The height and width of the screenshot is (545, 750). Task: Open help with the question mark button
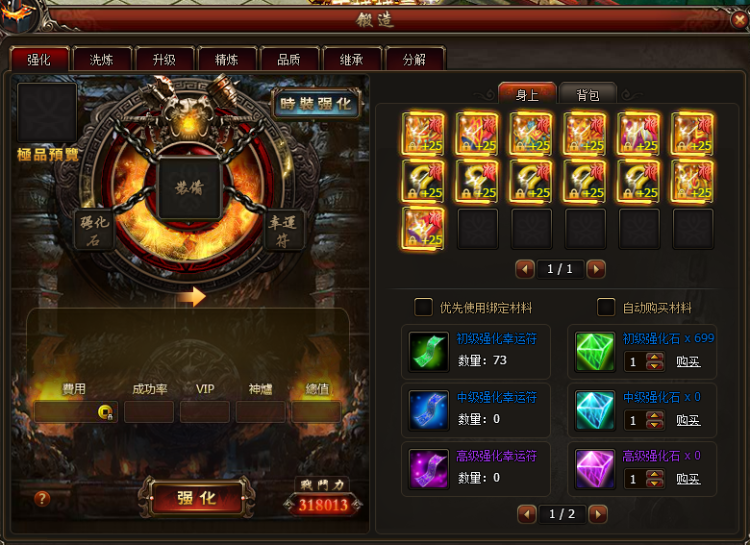click(x=42, y=498)
